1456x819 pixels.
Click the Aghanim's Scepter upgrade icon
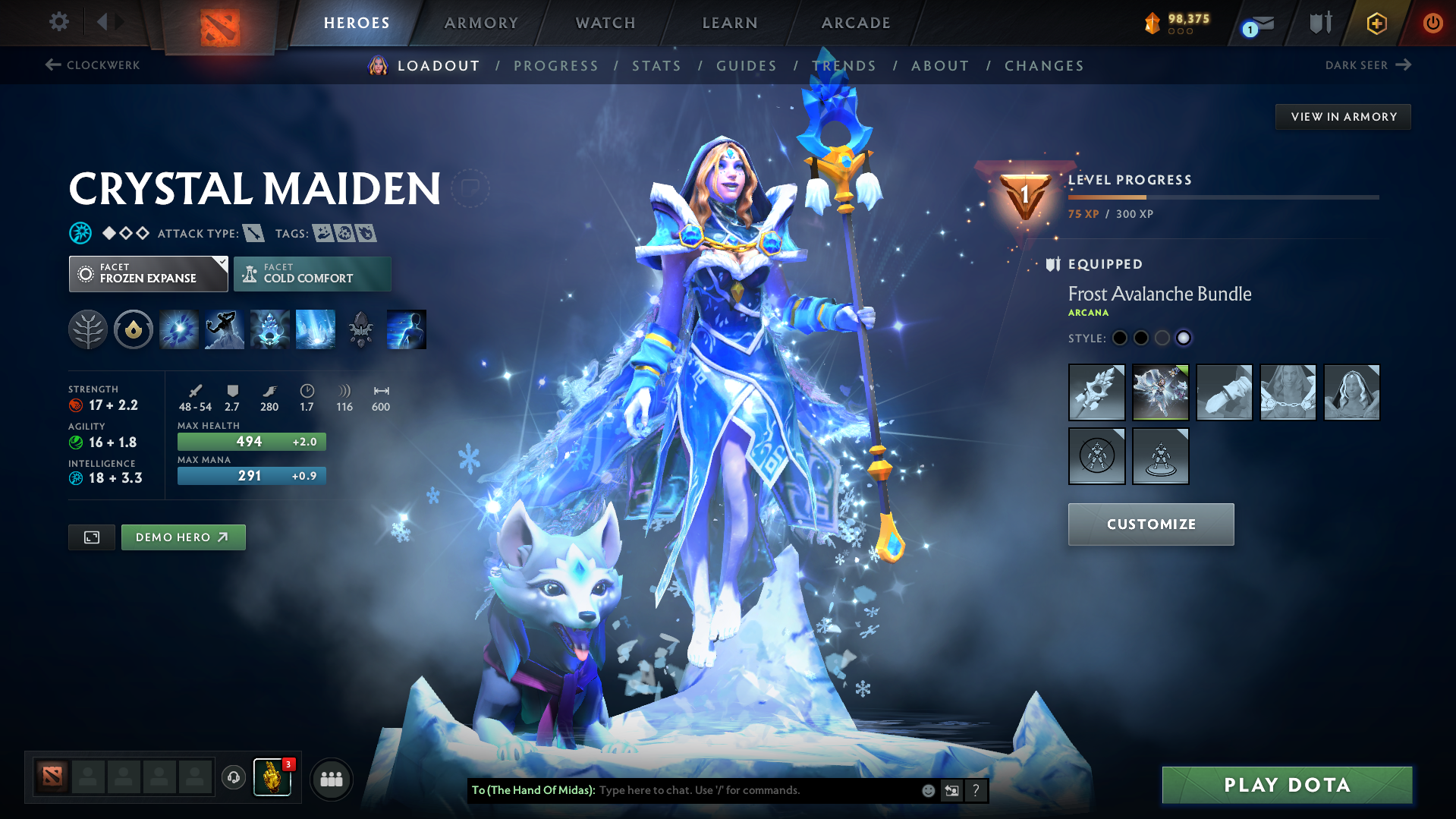[360, 329]
